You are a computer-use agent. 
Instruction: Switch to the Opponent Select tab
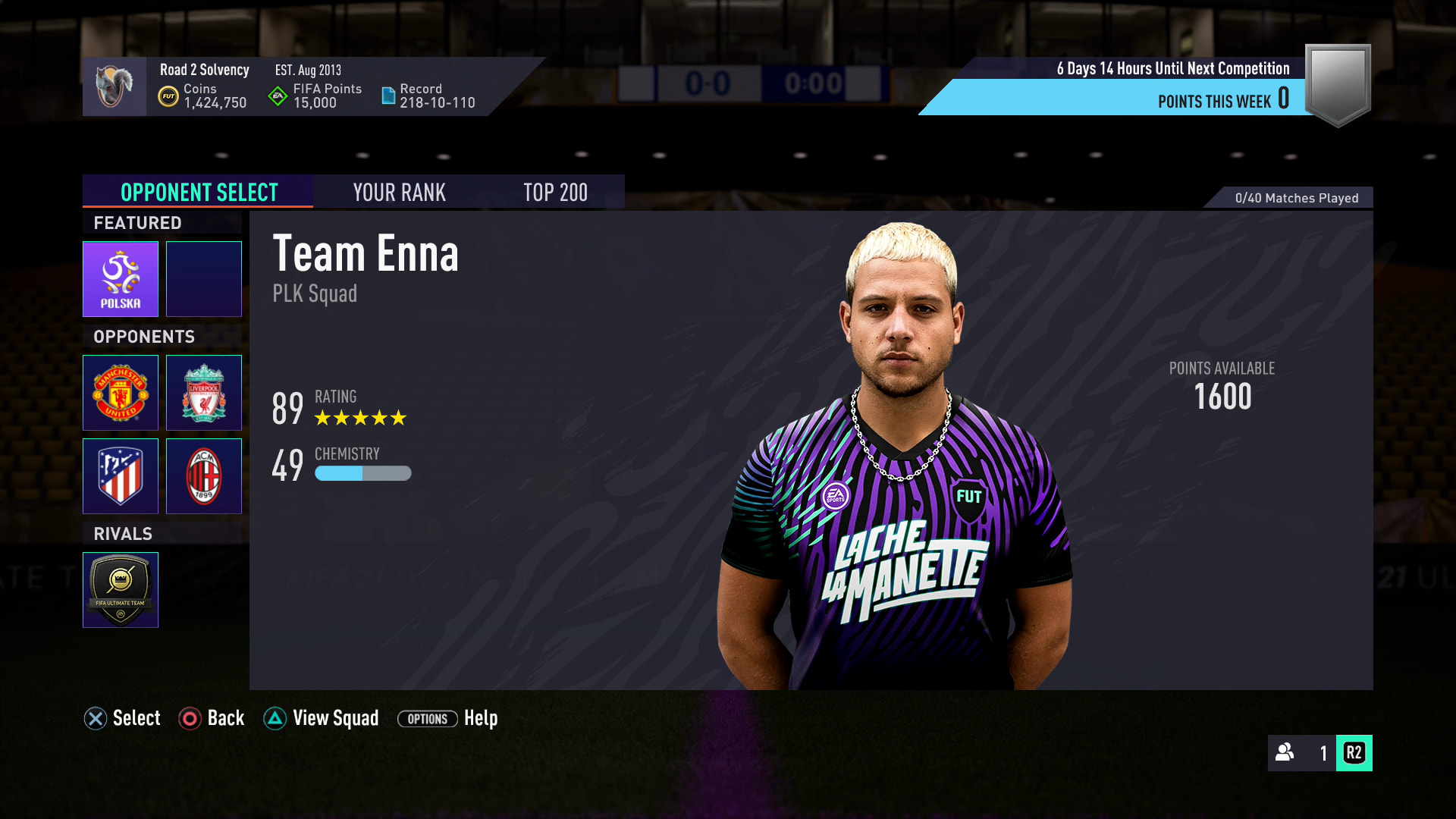(x=199, y=193)
